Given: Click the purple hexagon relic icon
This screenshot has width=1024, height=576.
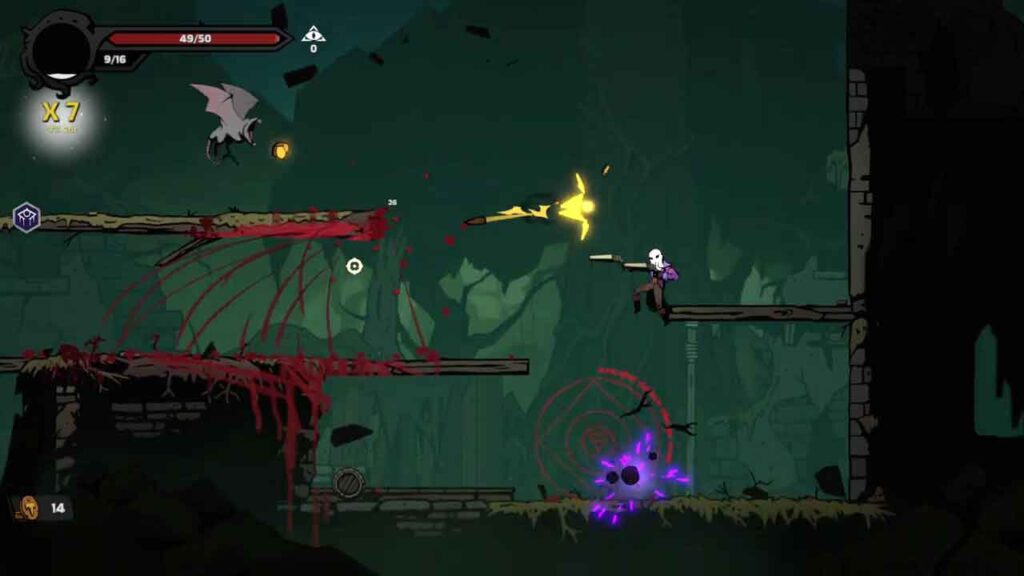Looking at the screenshot, I should (26, 217).
